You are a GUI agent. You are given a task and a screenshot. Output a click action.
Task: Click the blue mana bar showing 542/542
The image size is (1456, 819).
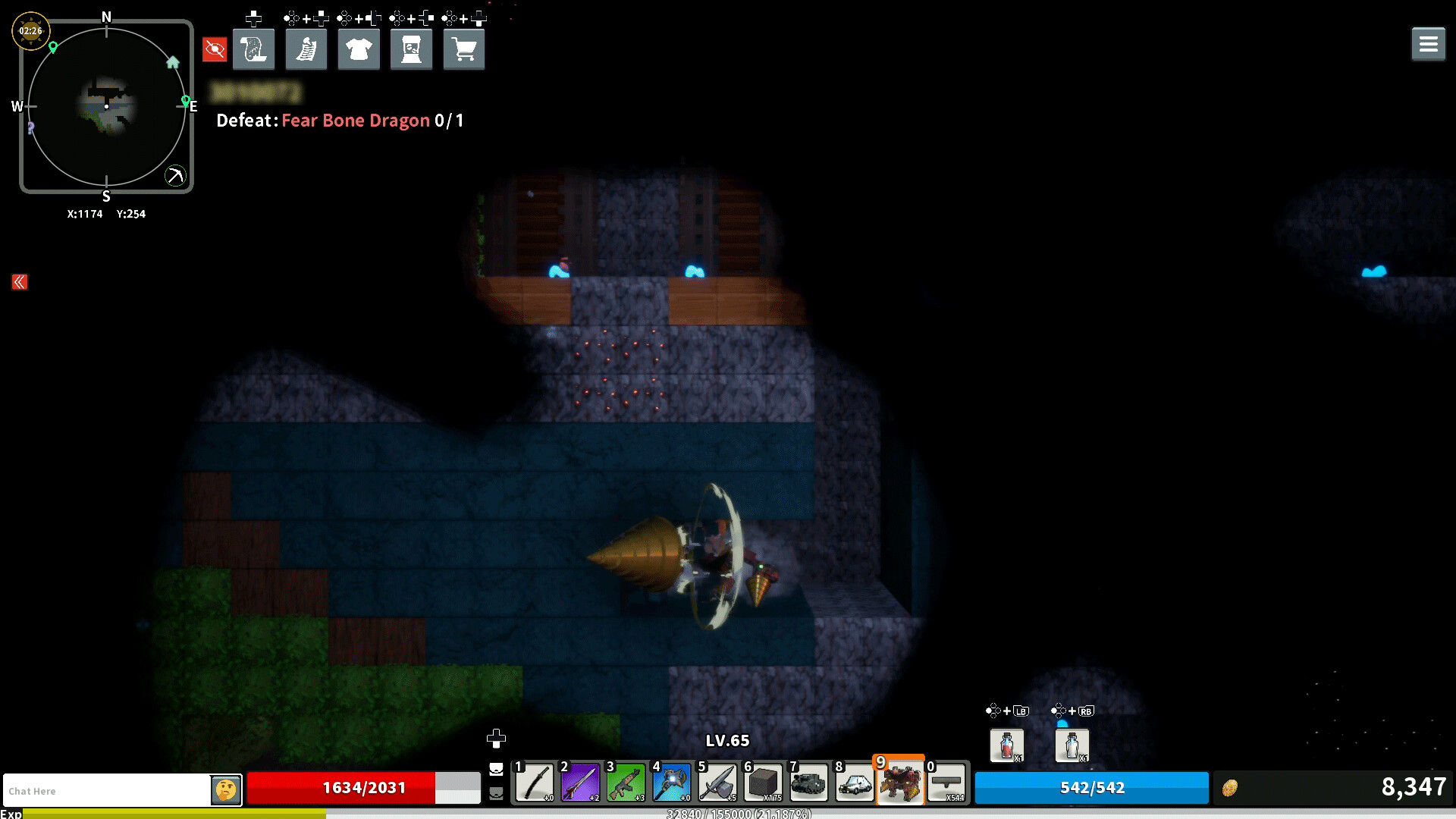pyautogui.click(x=1090, y=788)
